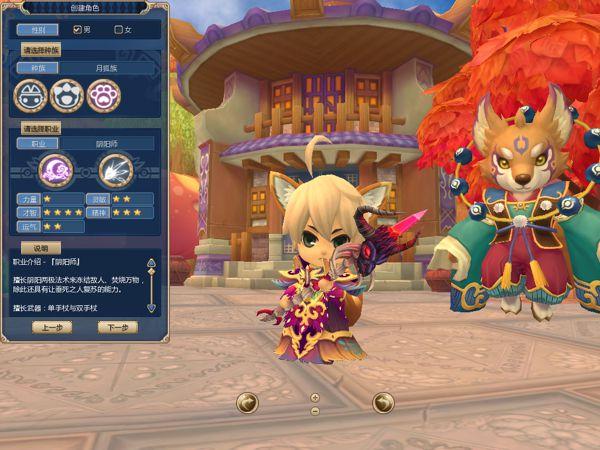Viewport: 600px width, 450px height.
Task: Open the 说明 description tab
Action: [x=41, y=247]
